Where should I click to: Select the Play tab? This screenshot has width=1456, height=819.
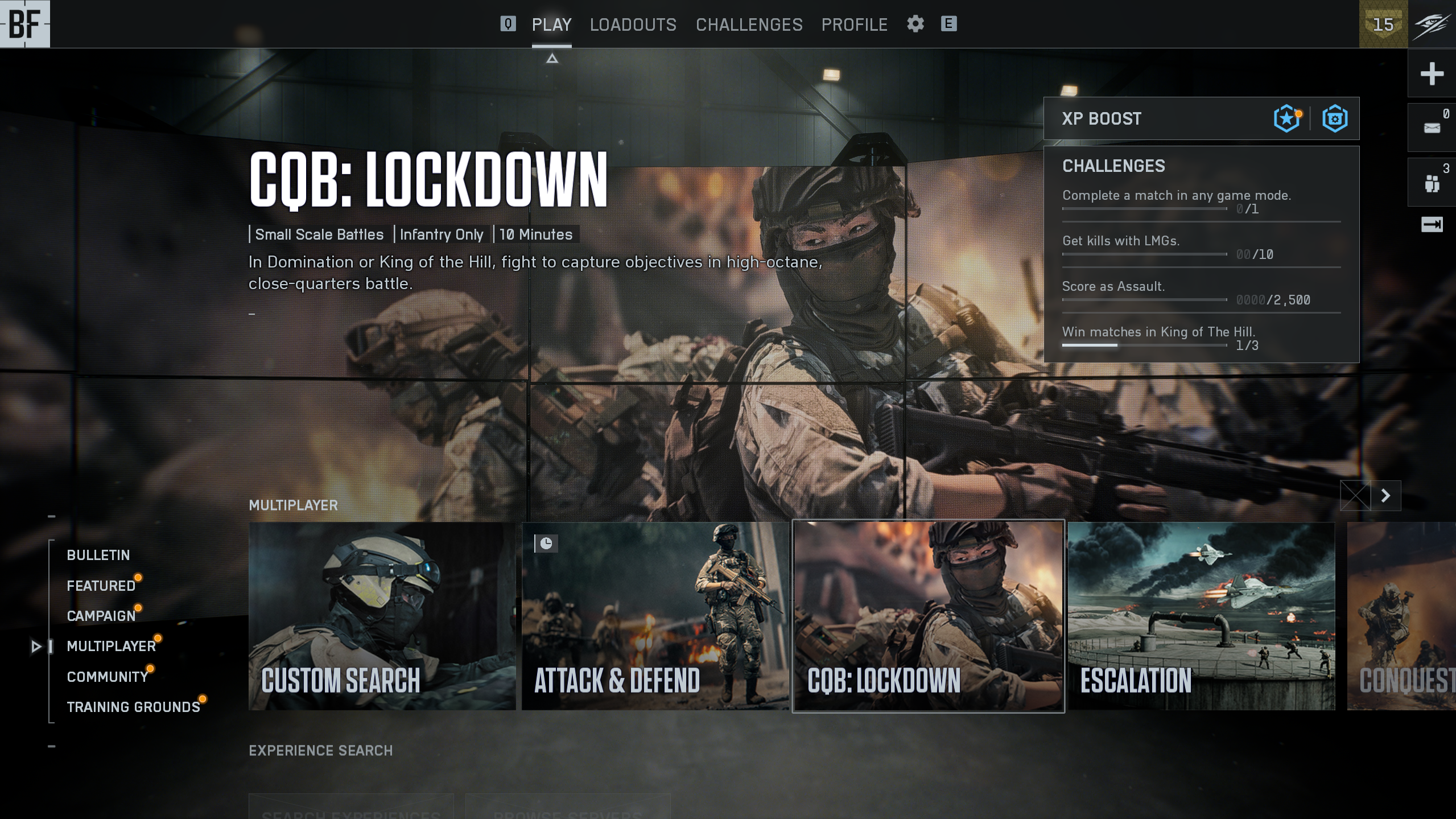point(551,24)
